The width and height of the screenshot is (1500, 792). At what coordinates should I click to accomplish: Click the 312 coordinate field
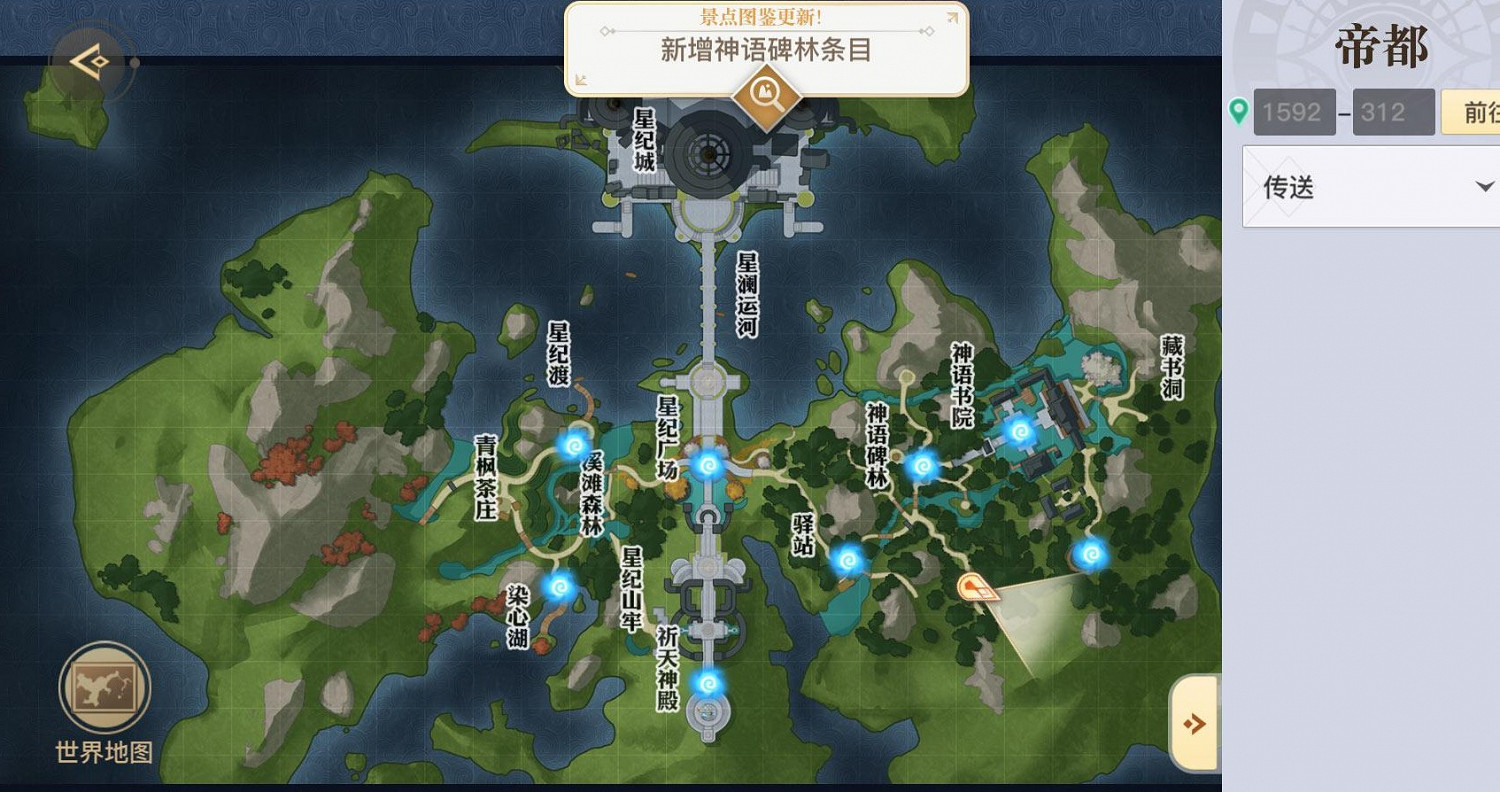[x=1393, y=112]
